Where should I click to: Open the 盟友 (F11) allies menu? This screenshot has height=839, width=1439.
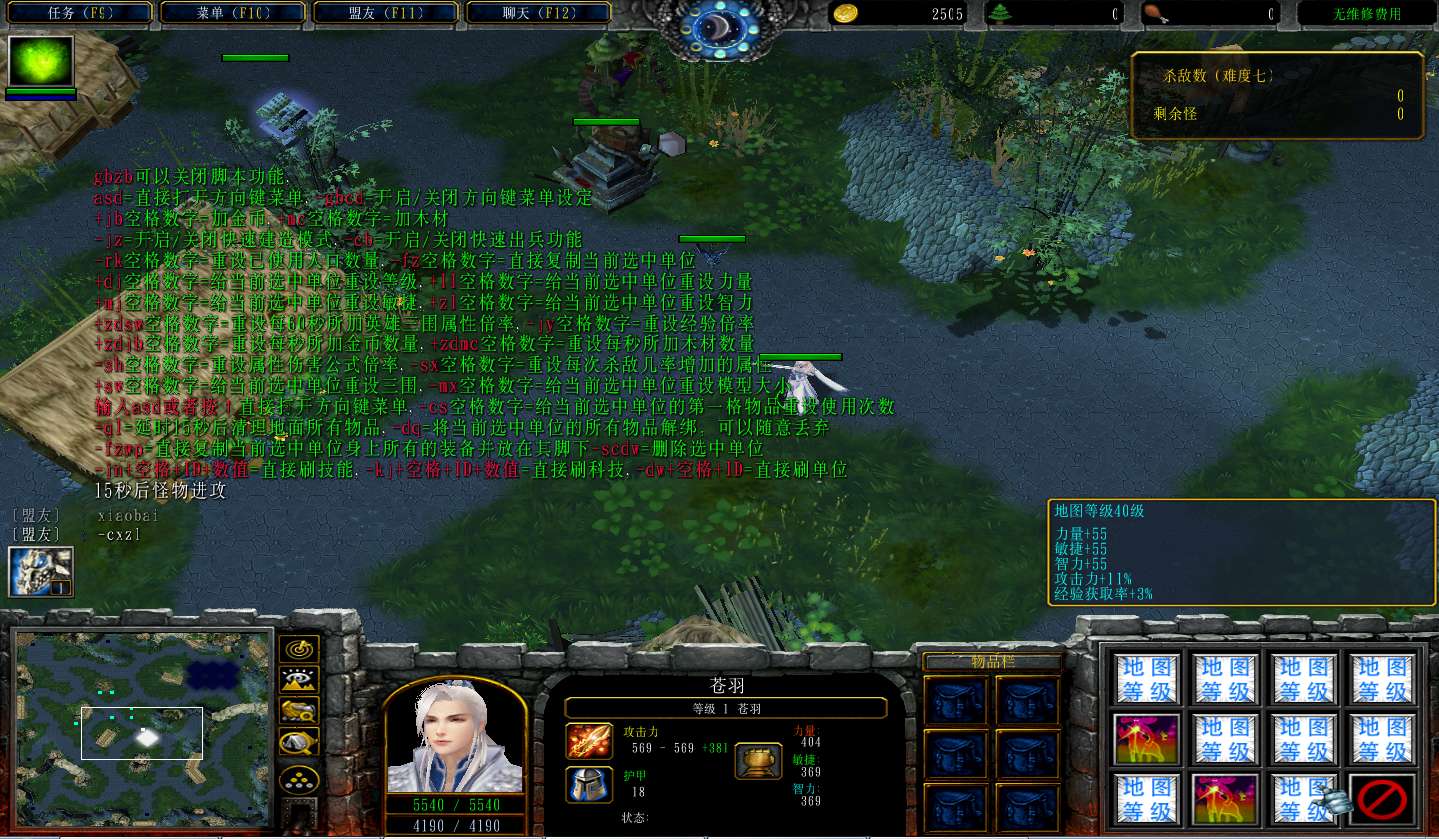point(384,13)
